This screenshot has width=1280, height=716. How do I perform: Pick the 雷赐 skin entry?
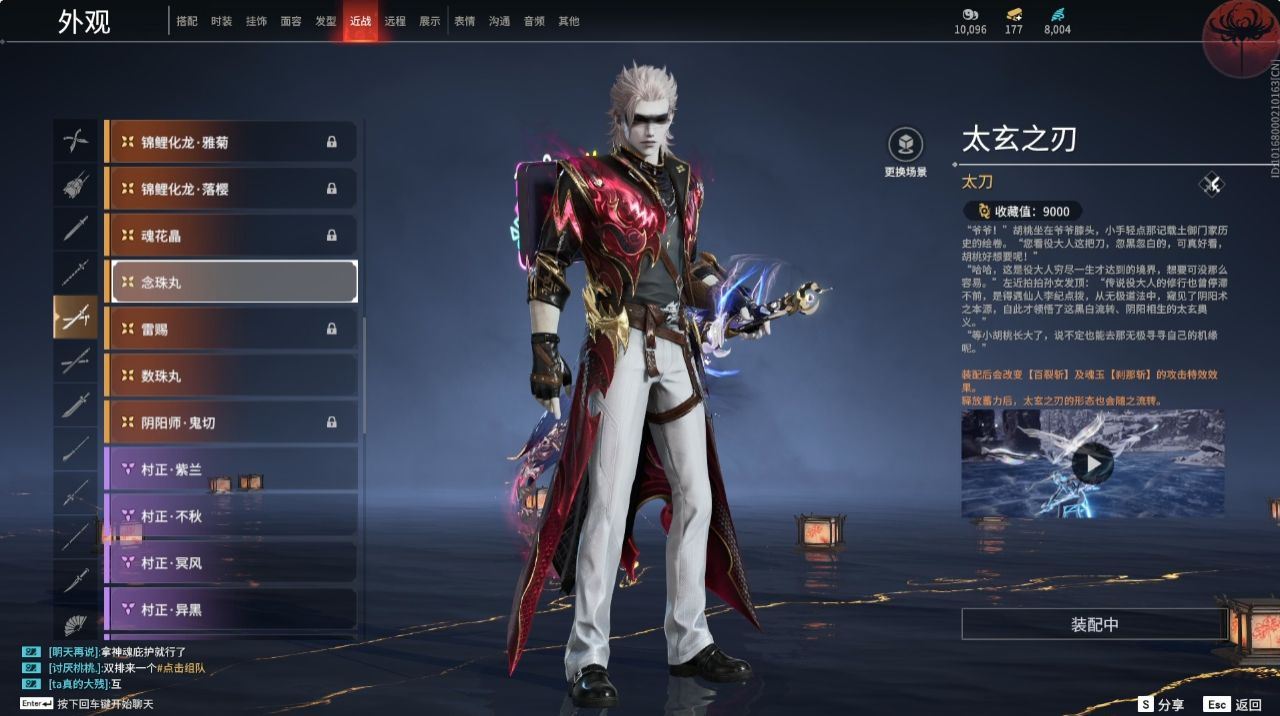(x=233, y=328)
